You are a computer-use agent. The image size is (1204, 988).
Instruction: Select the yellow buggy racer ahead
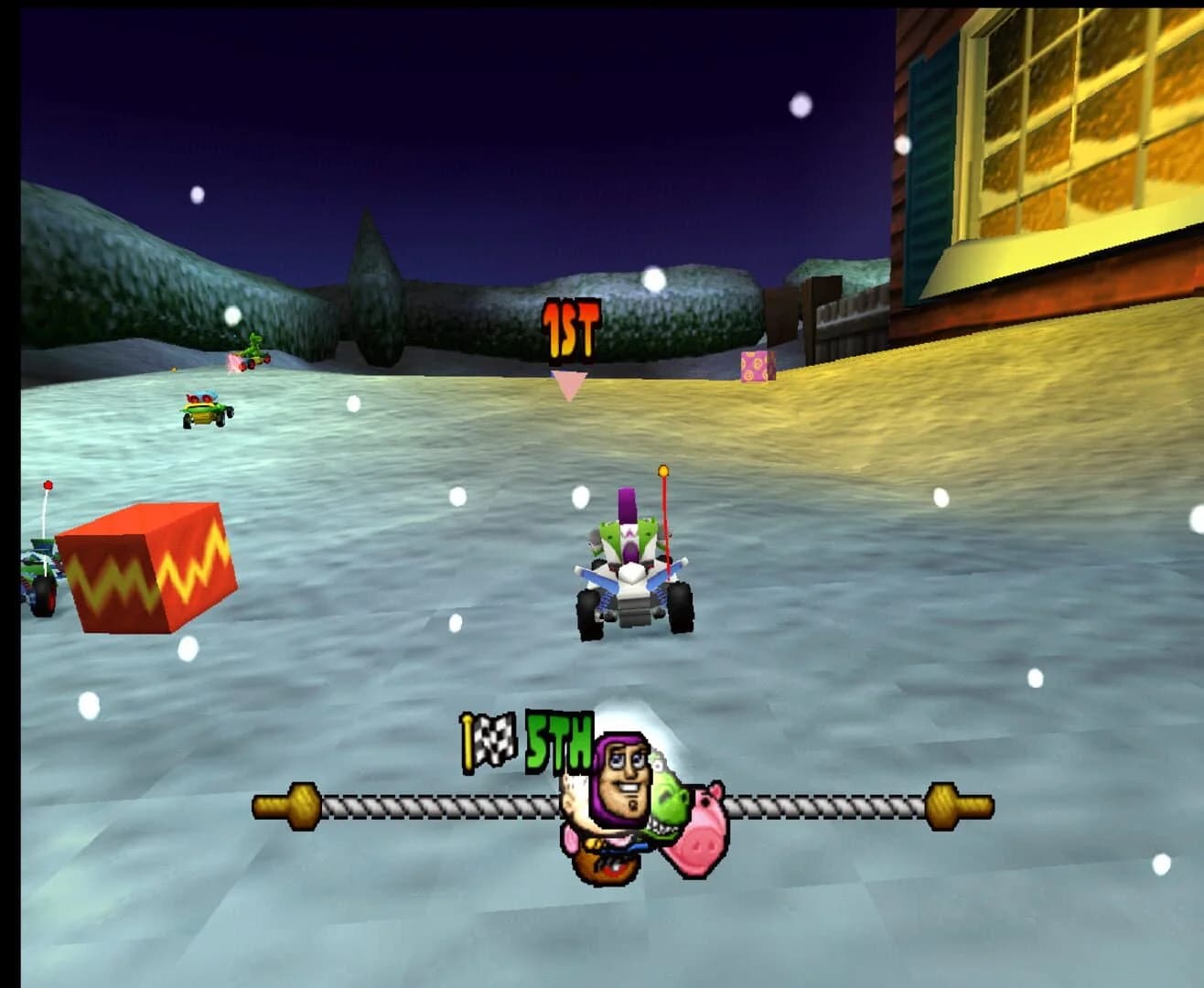point(203,411)
